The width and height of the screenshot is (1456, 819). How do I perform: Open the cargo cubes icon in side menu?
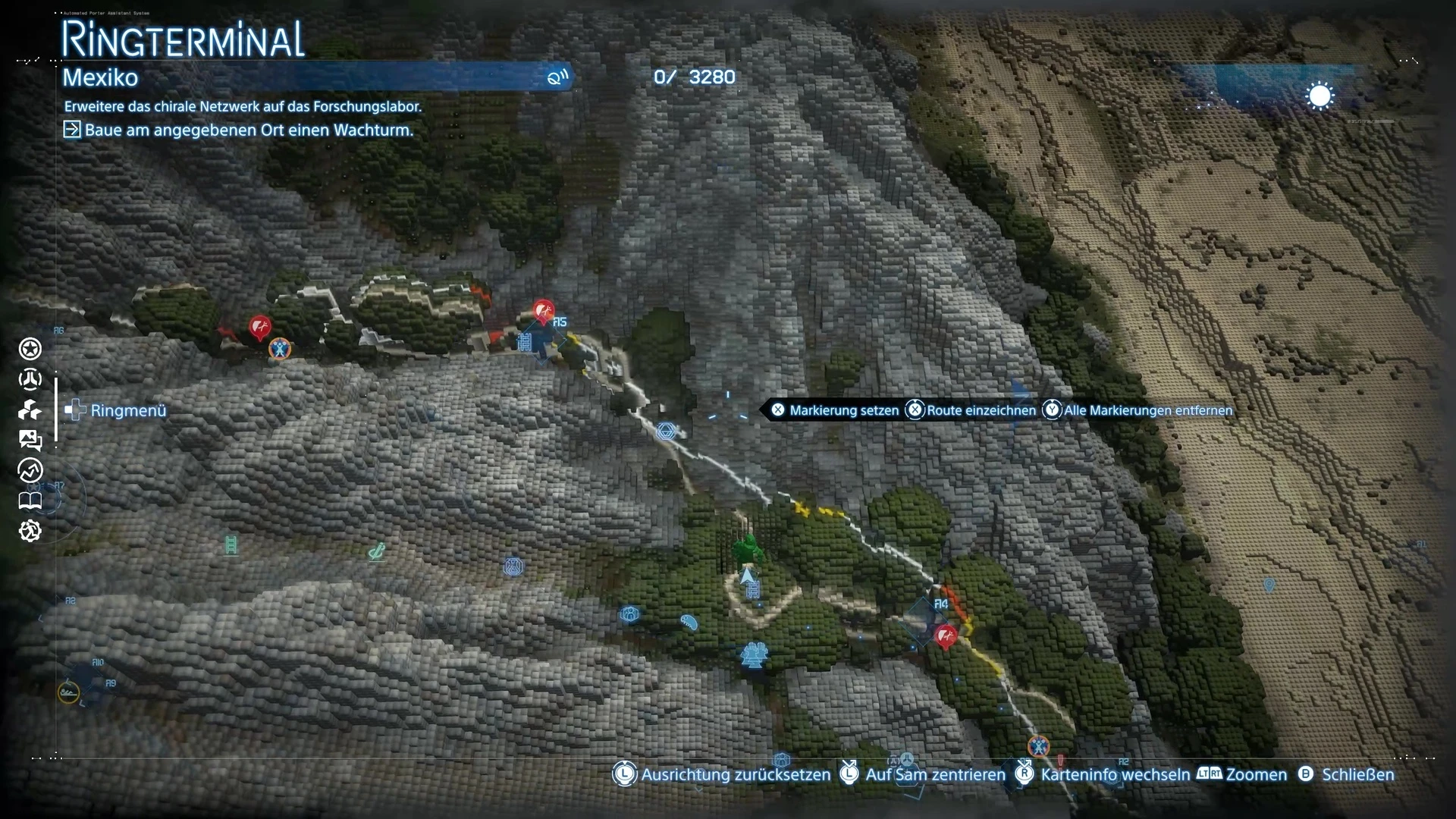(30, 410)
